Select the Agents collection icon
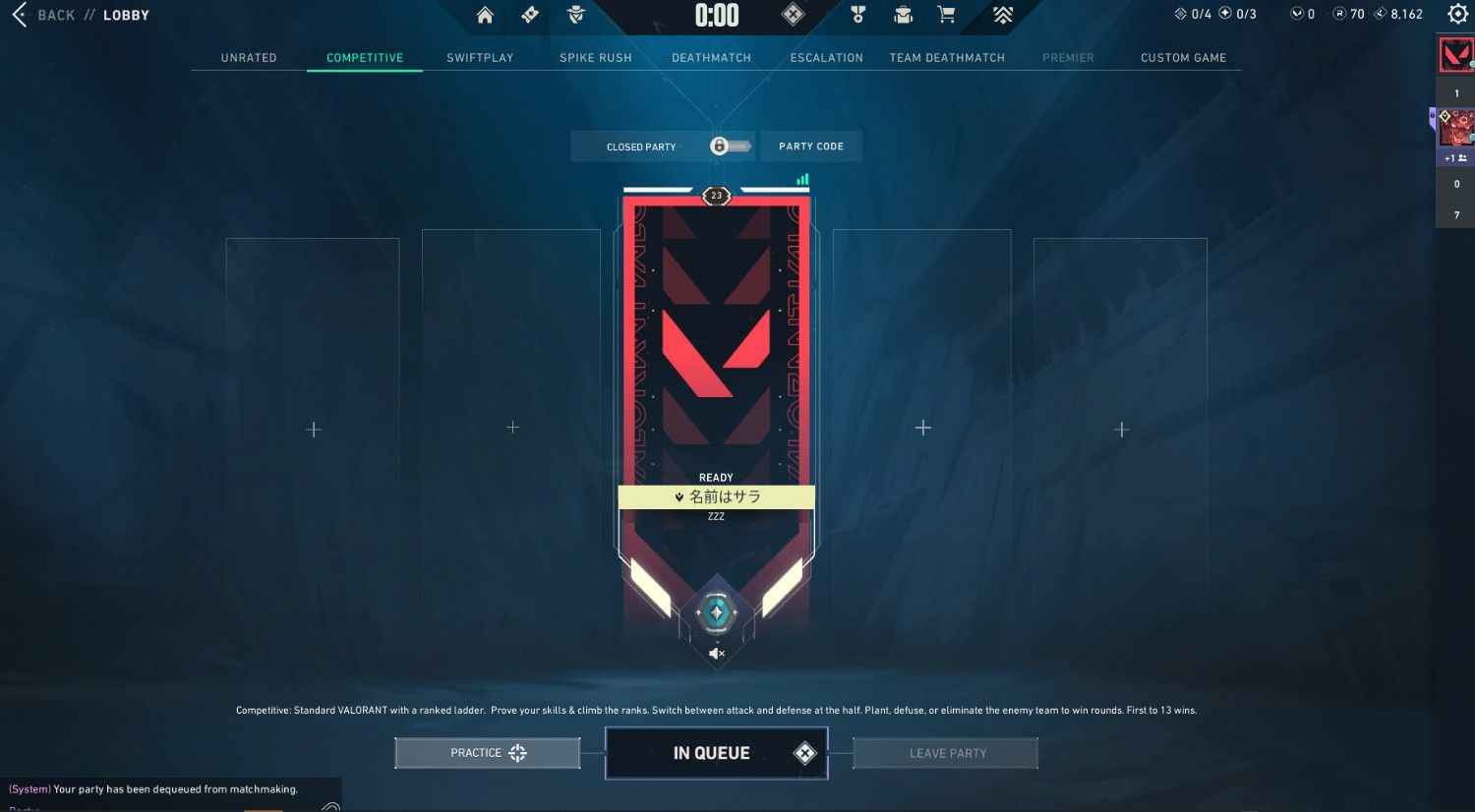1475x812 pixels. point(576,15)
